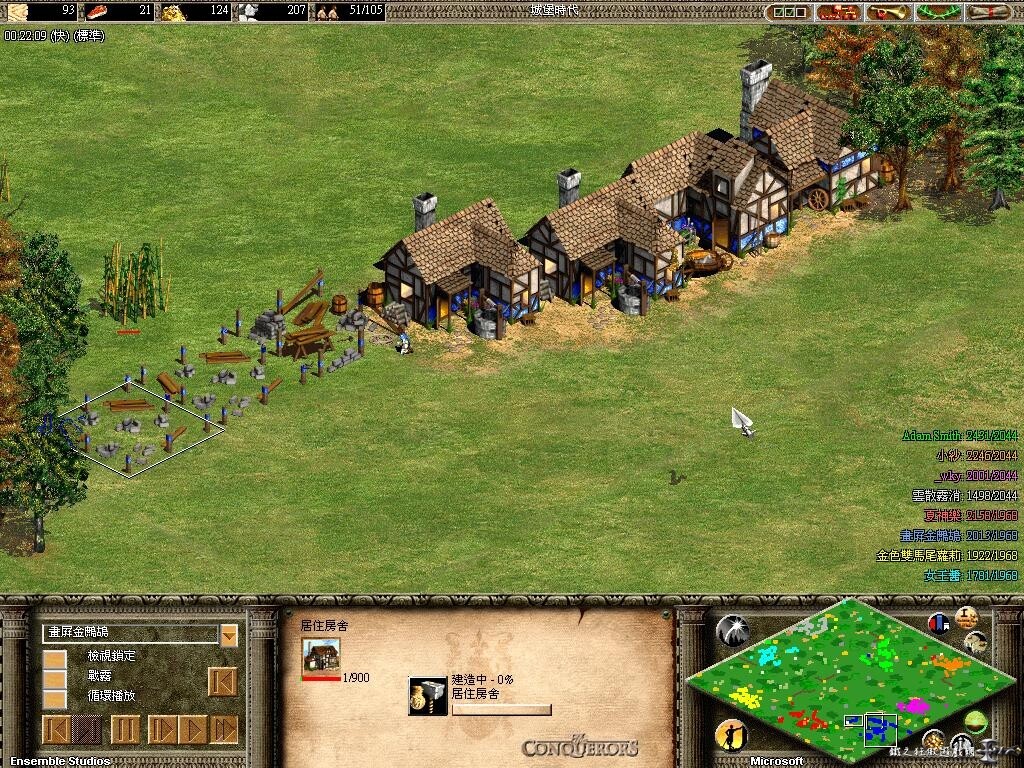Image resolution: width=1024 pixels, height=768 pixels.
Task: Click the house construction queue hammer icon
Action: [428, 696]
